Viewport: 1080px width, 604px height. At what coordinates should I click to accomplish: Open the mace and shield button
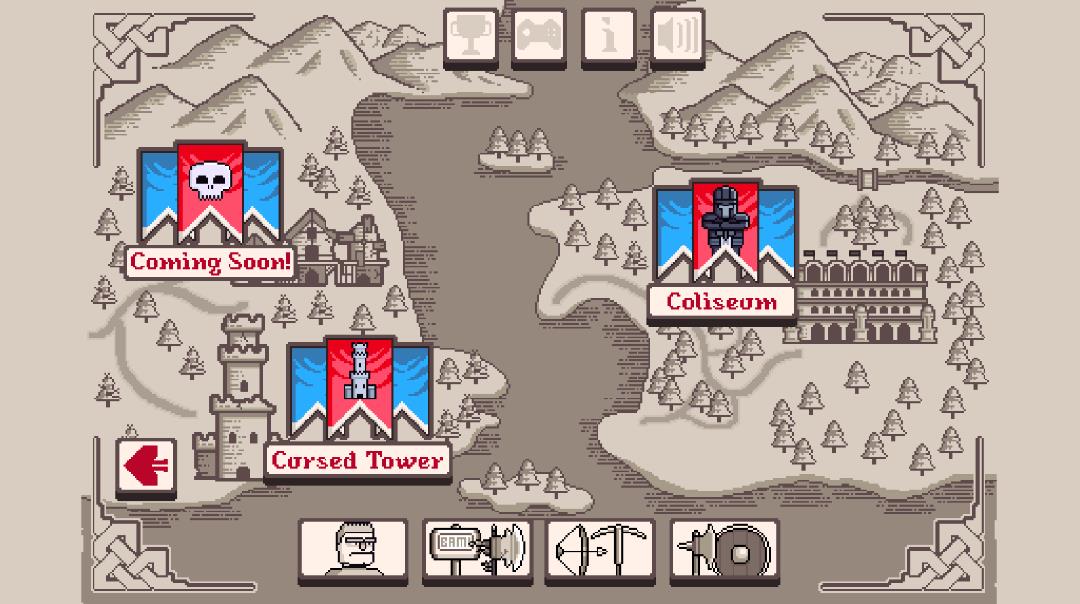(724, 550)
